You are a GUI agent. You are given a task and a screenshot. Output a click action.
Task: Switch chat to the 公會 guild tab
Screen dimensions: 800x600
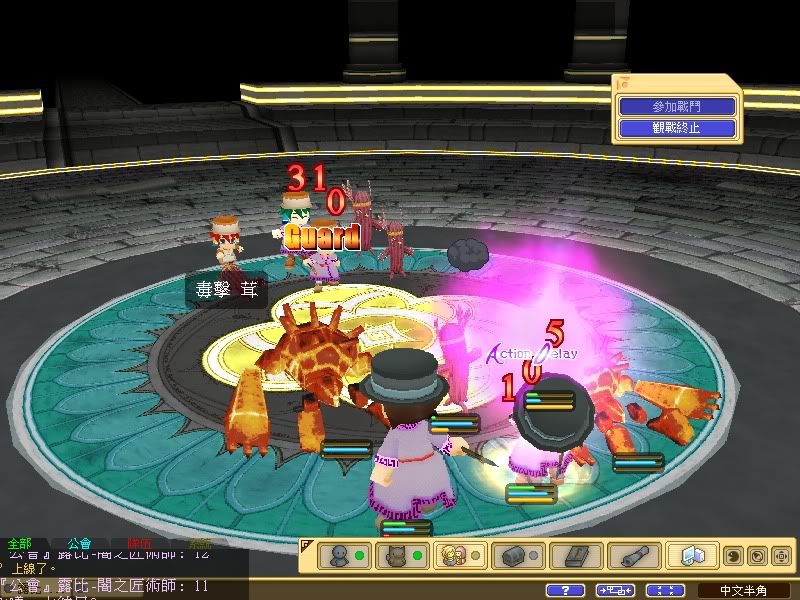[x=80, y=544]
